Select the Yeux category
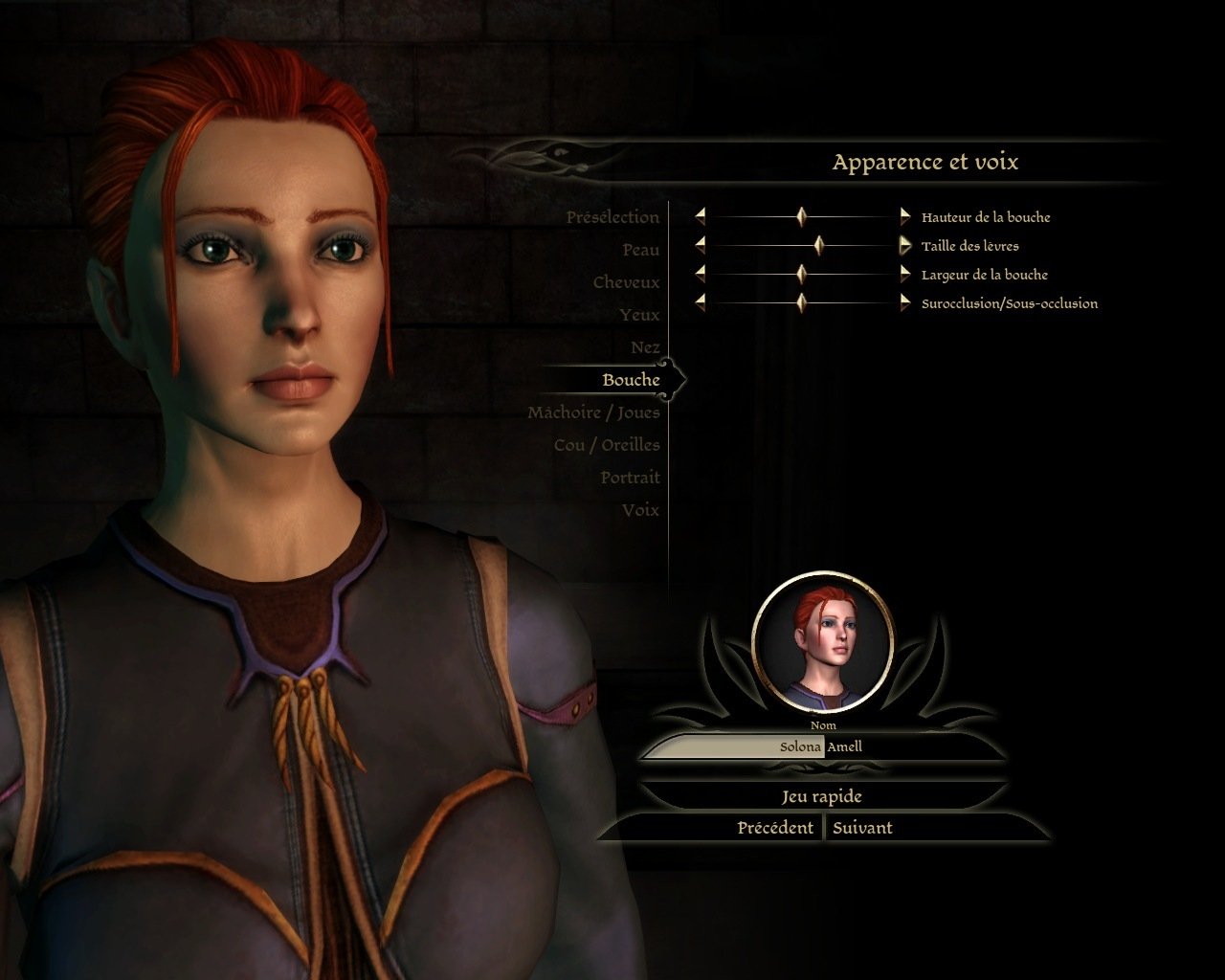The image size is (1225, 980). [x=643, y=314]
